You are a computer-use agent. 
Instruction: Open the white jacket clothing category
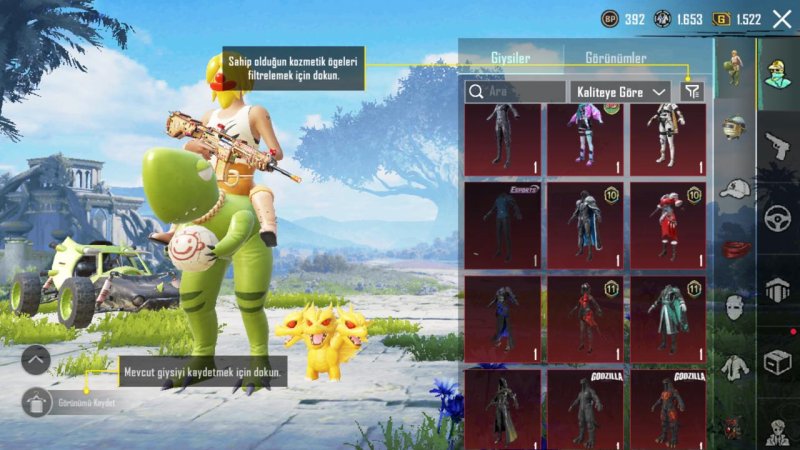734,367
